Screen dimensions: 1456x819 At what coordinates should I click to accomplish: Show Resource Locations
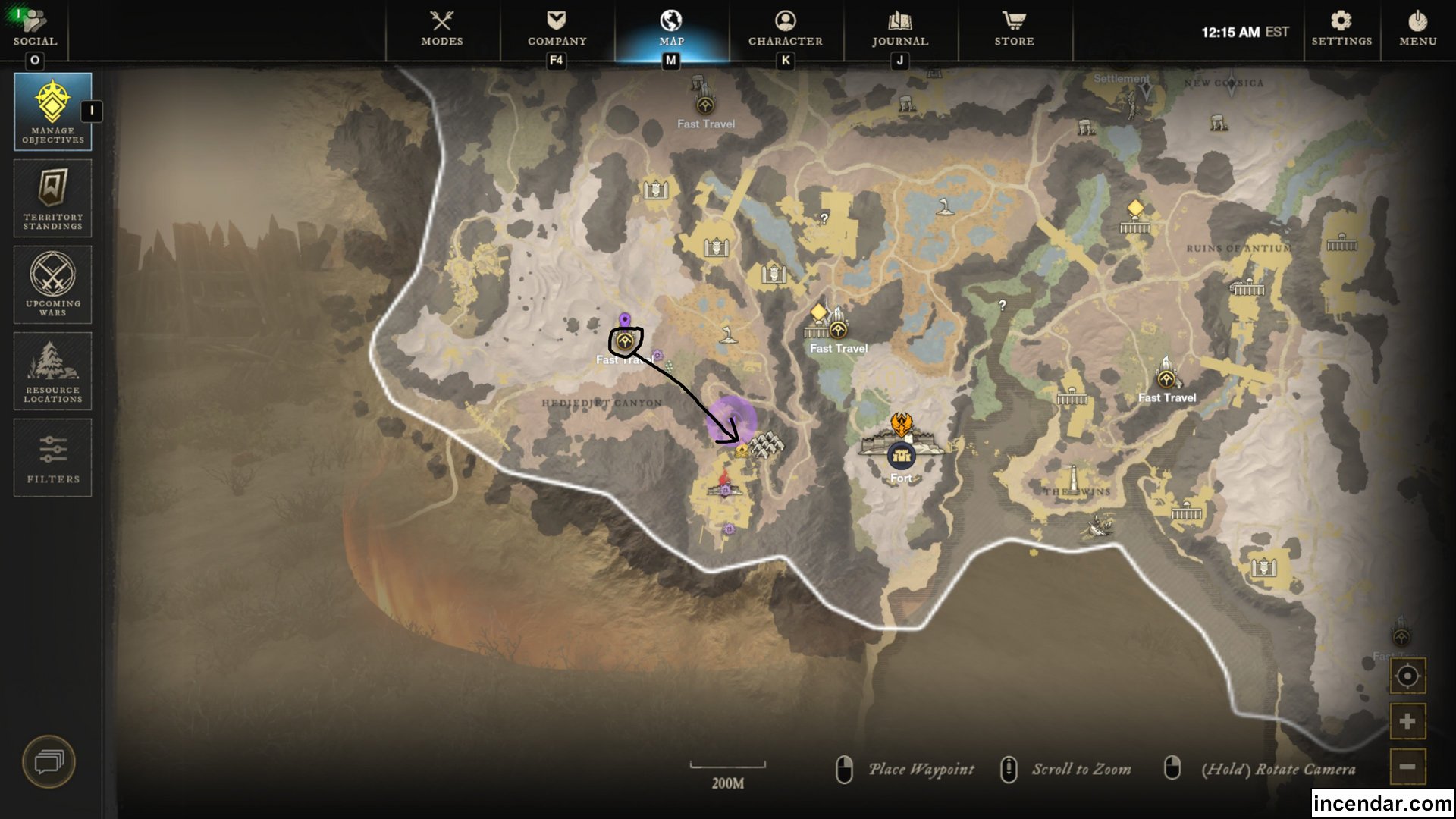52,371
